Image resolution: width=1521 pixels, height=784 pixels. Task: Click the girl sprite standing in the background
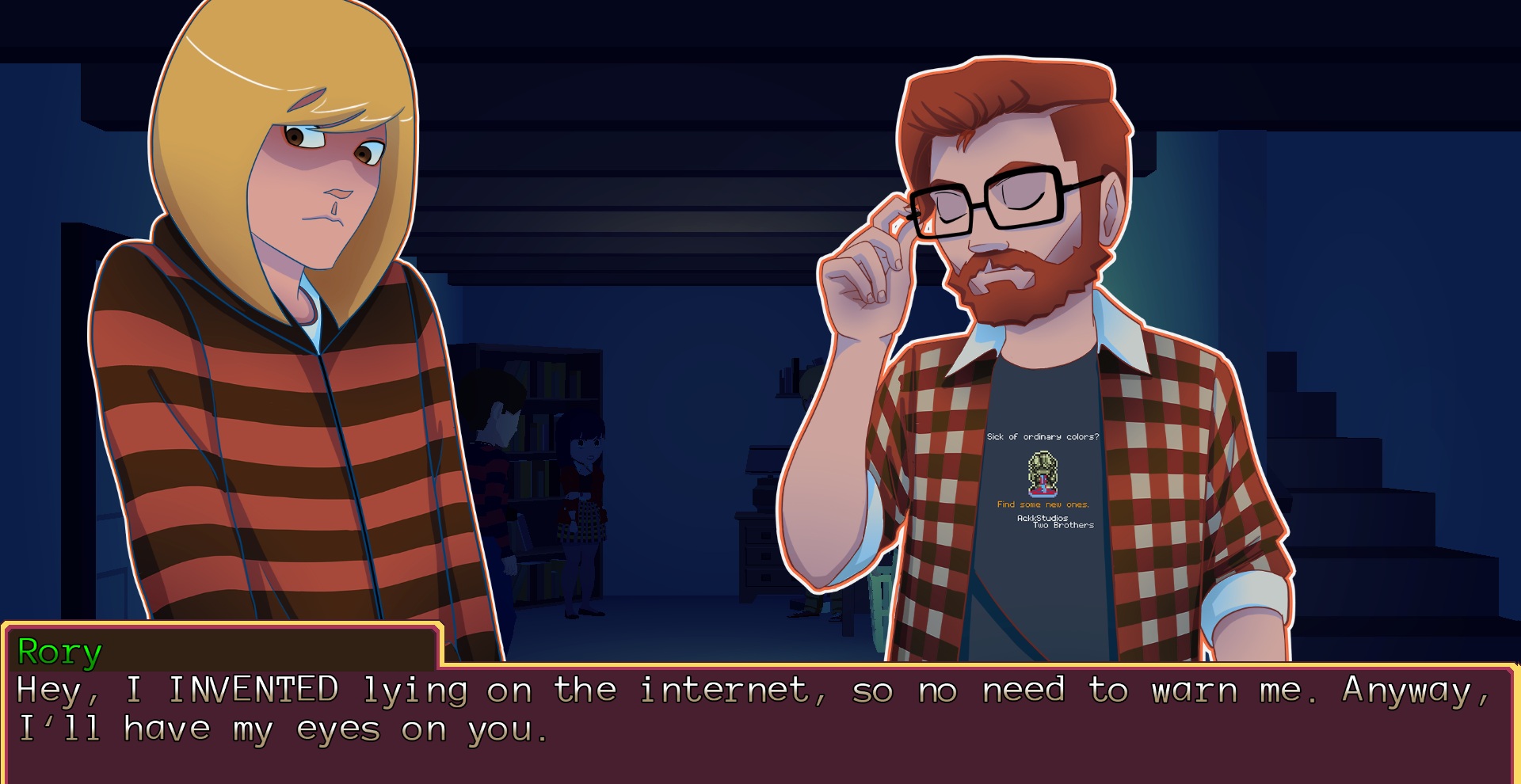point(583,491)
